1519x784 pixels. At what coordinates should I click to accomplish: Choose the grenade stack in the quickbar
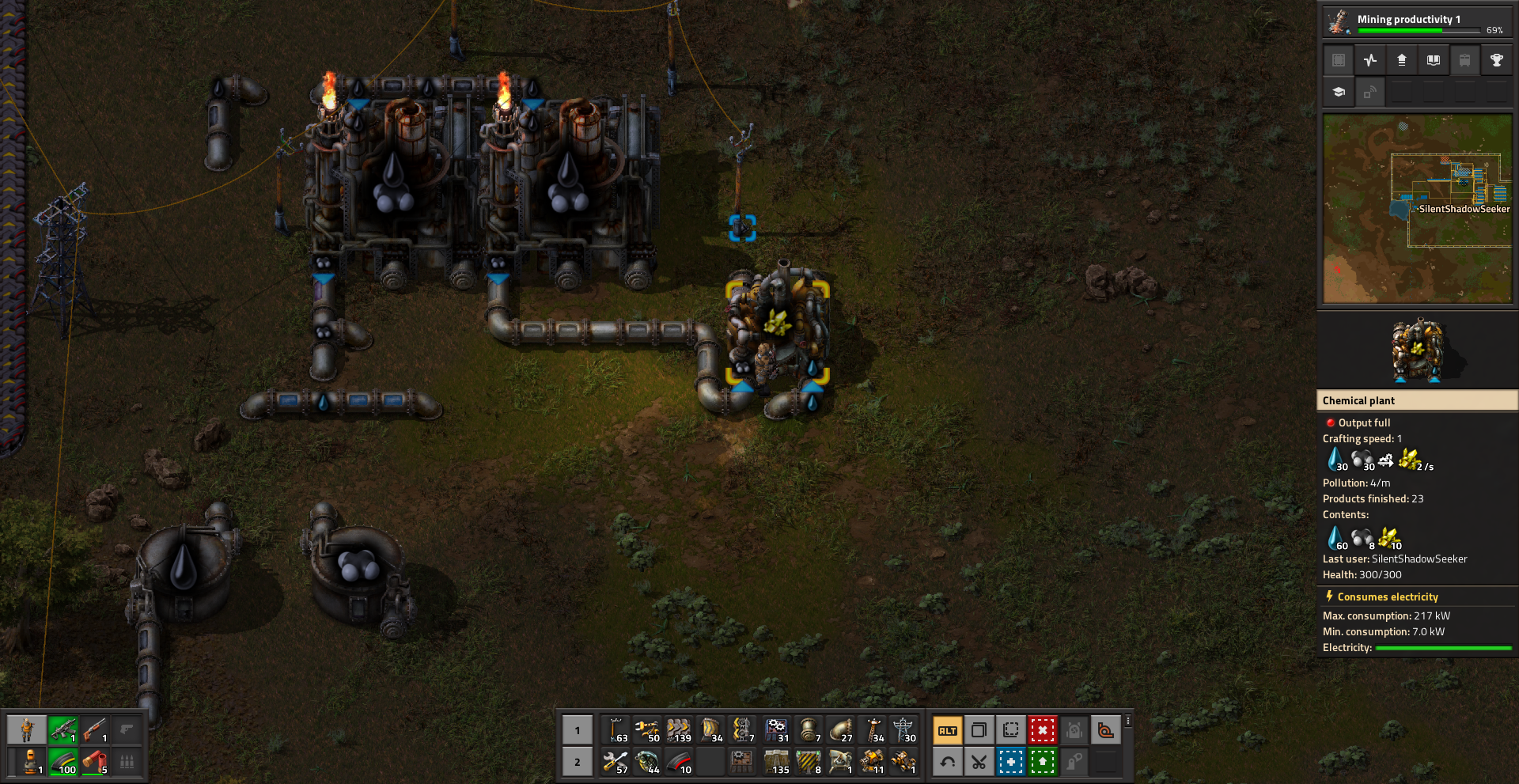(647, 763)
